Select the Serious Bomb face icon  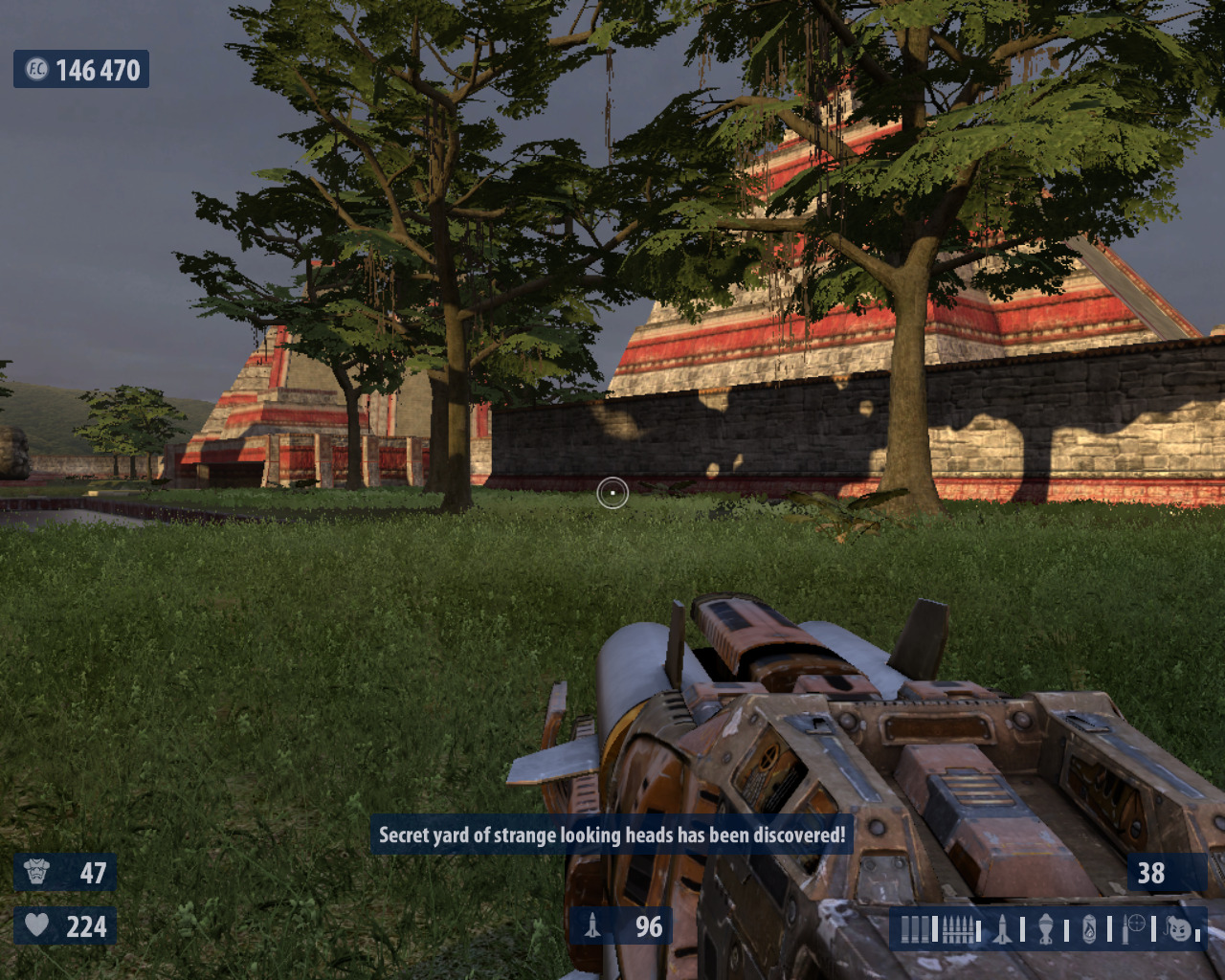[x=1179, y=928]
